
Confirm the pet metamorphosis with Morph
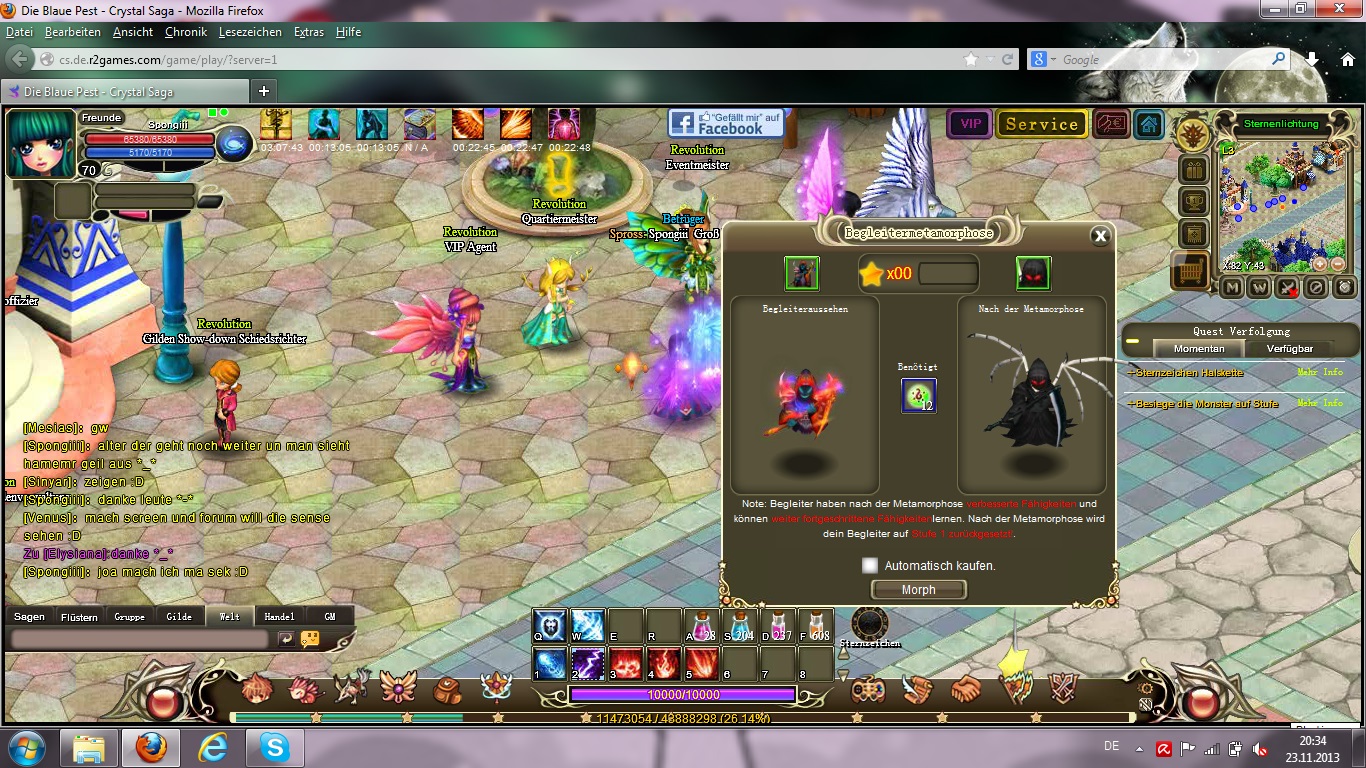(918, 590)
